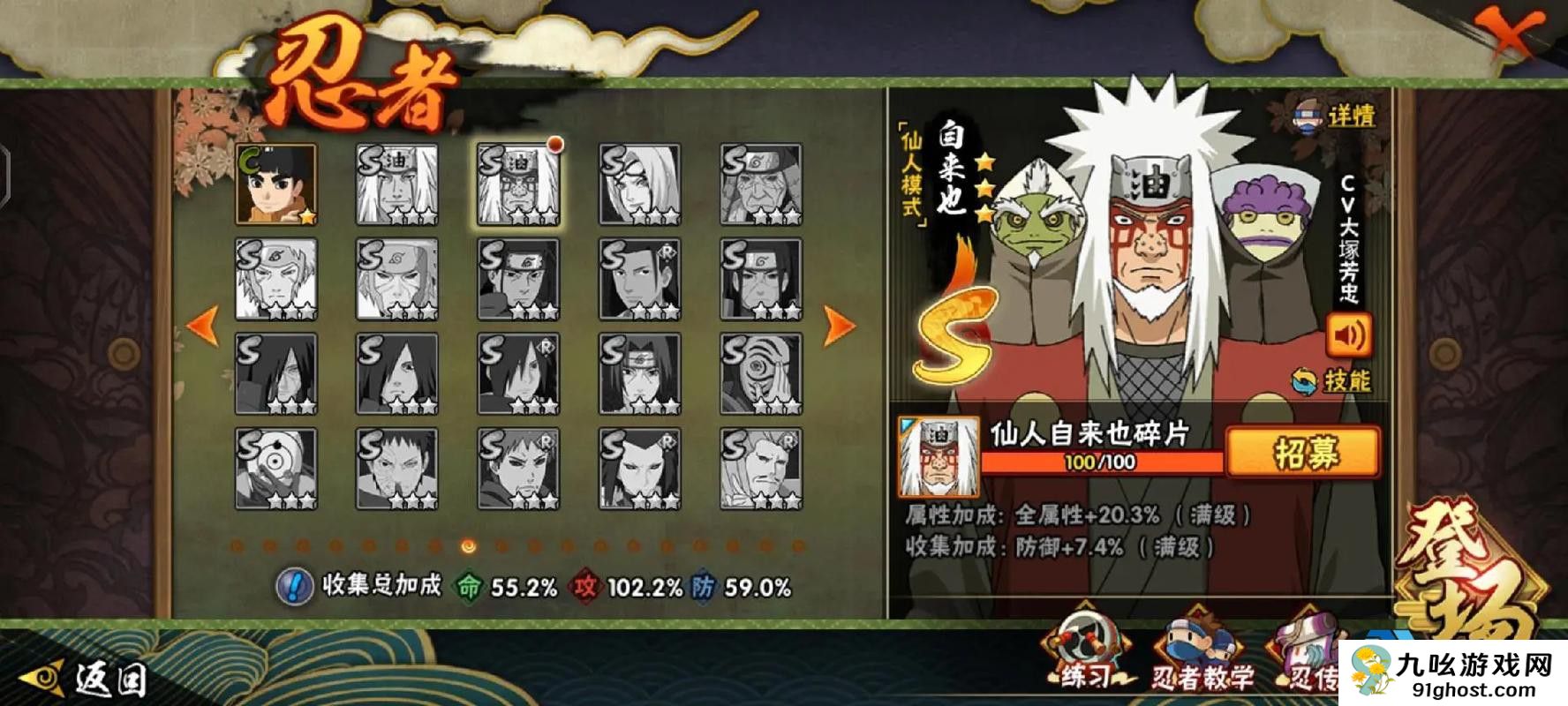This screenshot has width=1568, height=706.
Task: Close the ninja screen with the X
Action: point(1512,37)
